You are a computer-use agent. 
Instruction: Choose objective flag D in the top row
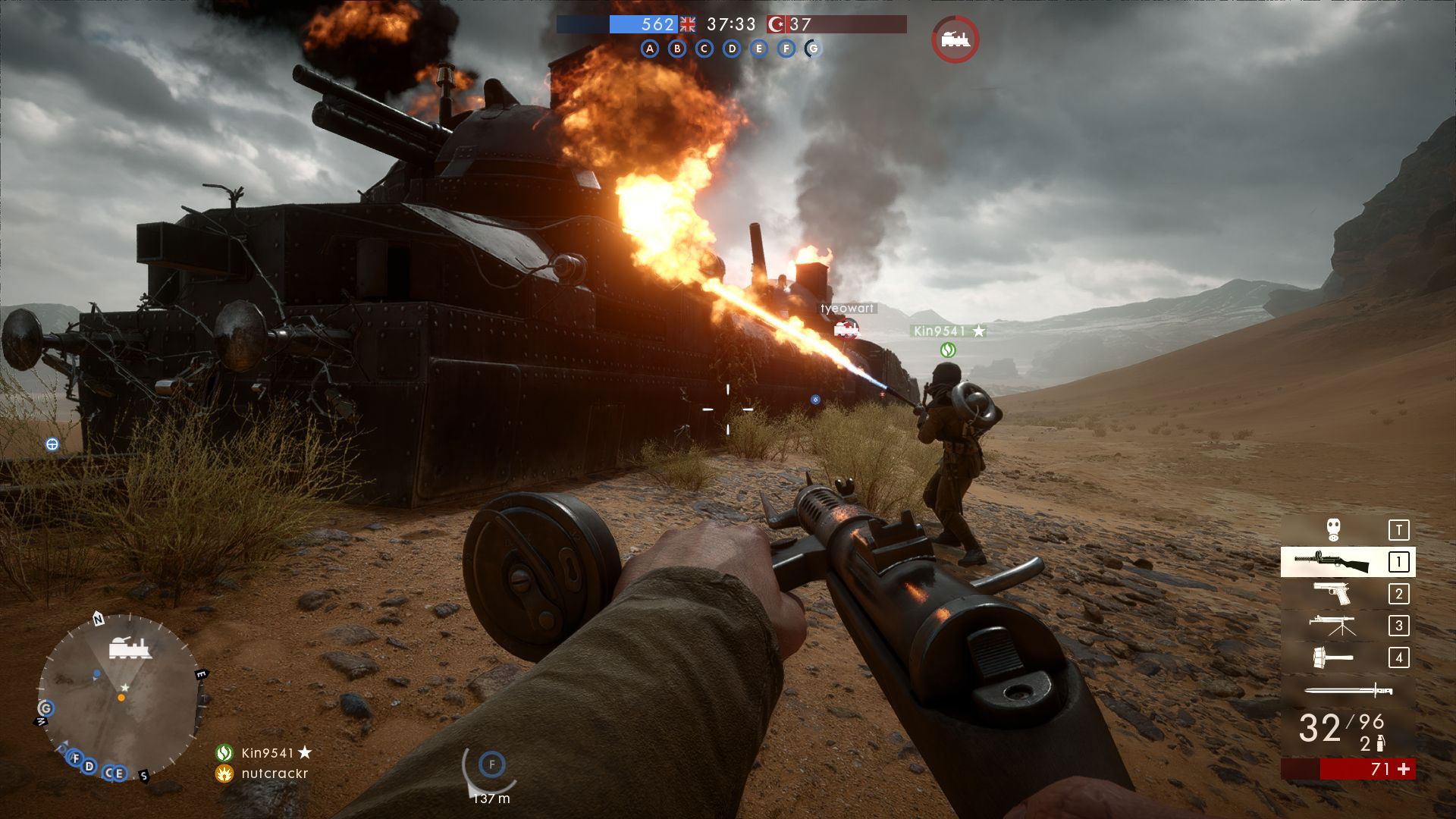pos(732,49)
